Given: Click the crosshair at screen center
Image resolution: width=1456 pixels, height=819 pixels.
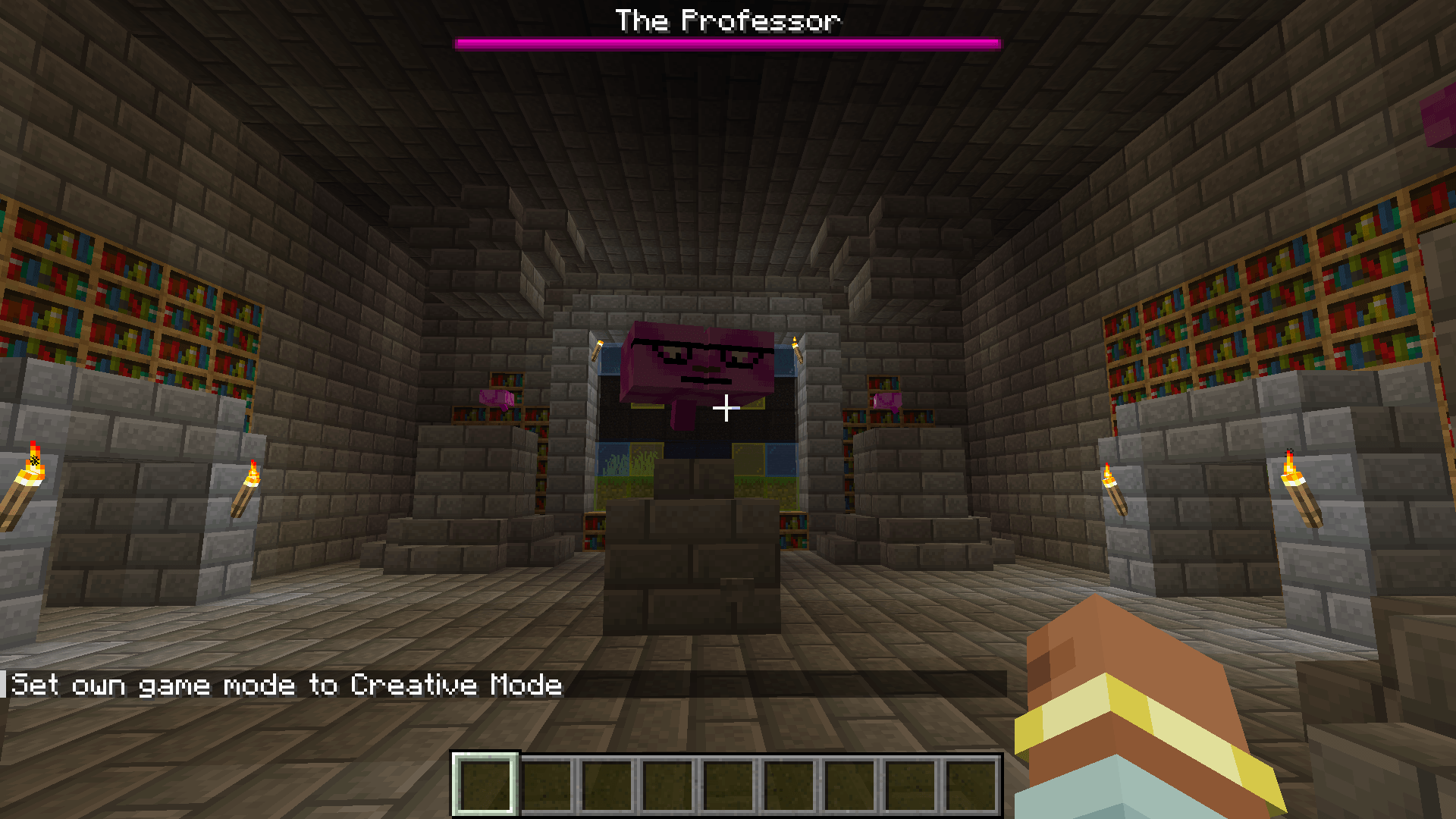Looking at the screenshot, I should 726,409.
